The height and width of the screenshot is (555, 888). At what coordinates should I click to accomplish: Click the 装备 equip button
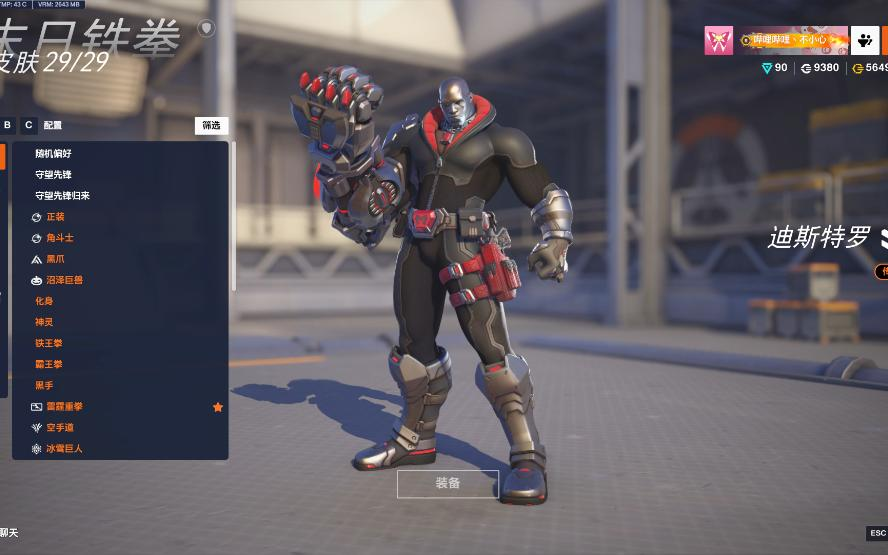[x=447, y=484]
